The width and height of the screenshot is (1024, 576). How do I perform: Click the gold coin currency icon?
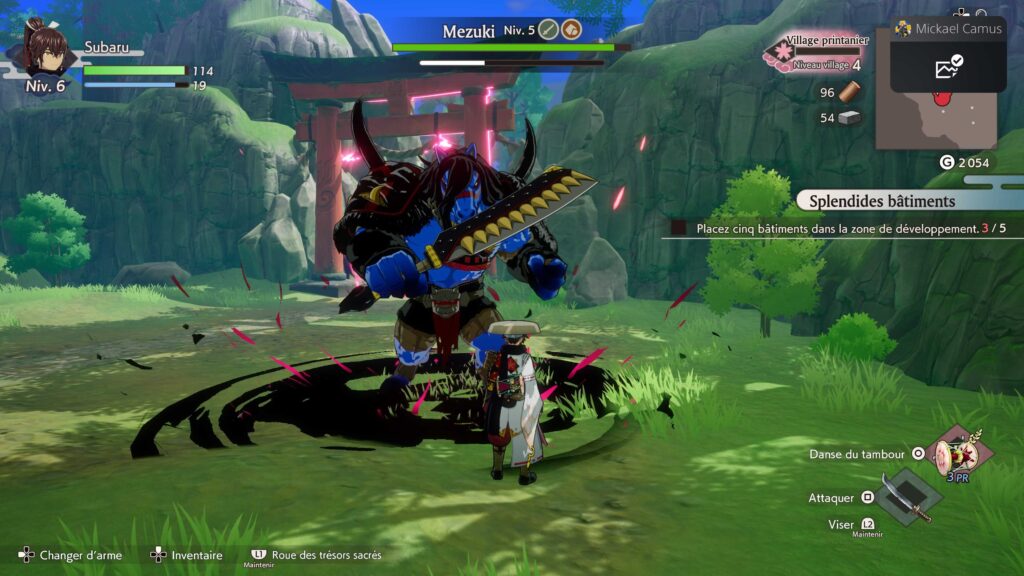click(946, 163)
